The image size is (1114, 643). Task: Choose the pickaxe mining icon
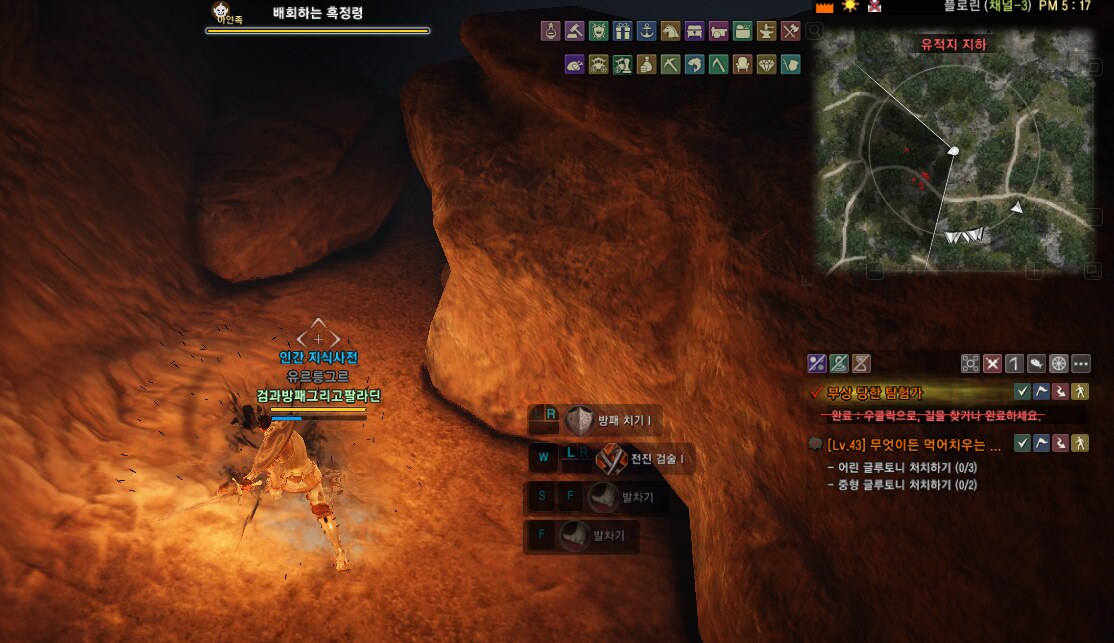(x=670, y=65)
